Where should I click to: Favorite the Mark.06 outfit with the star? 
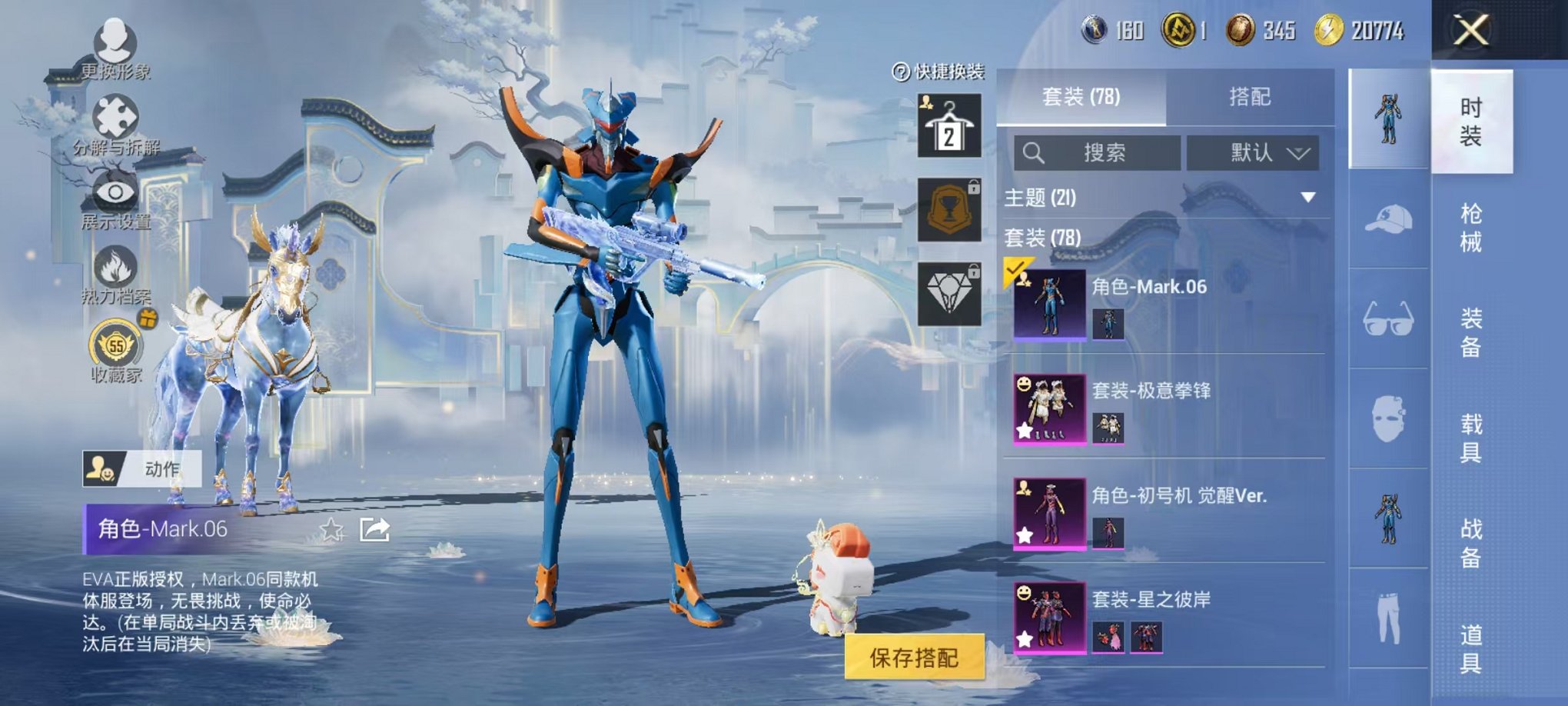click(x=332, y=529)
